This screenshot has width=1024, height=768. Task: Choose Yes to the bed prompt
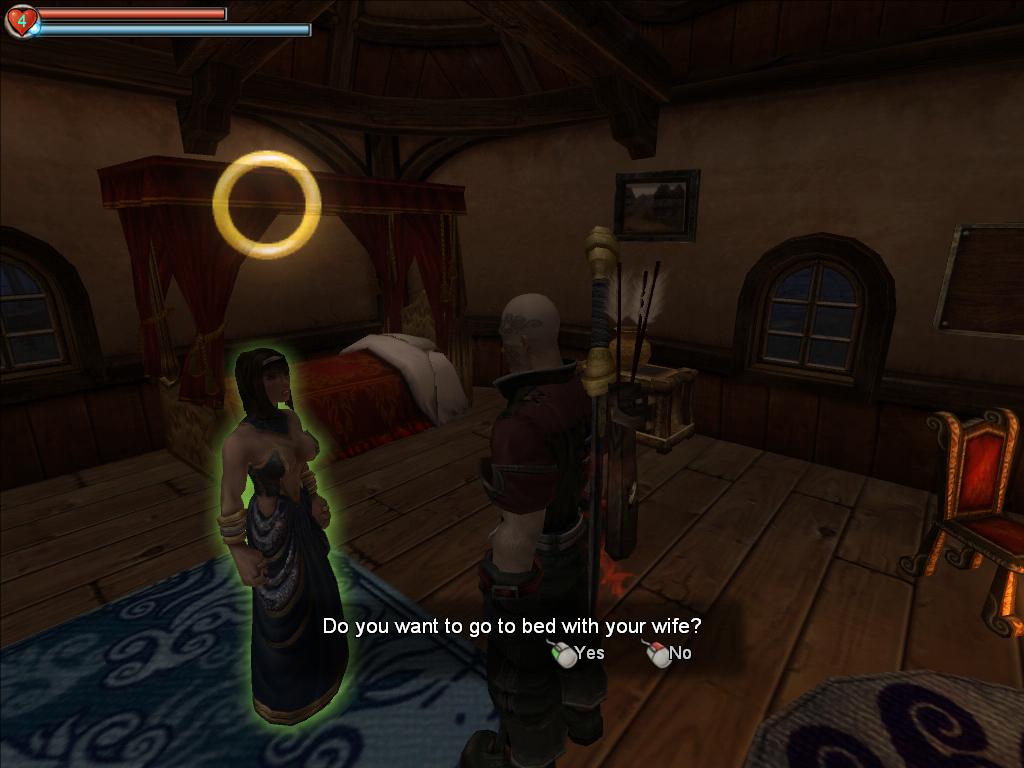tap(580, 654)
